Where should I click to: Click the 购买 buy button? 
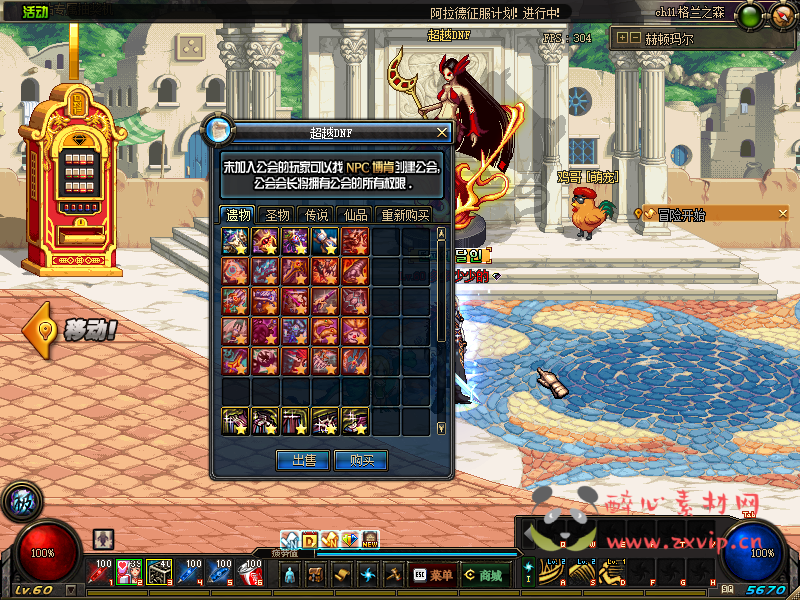click(361, 460)
